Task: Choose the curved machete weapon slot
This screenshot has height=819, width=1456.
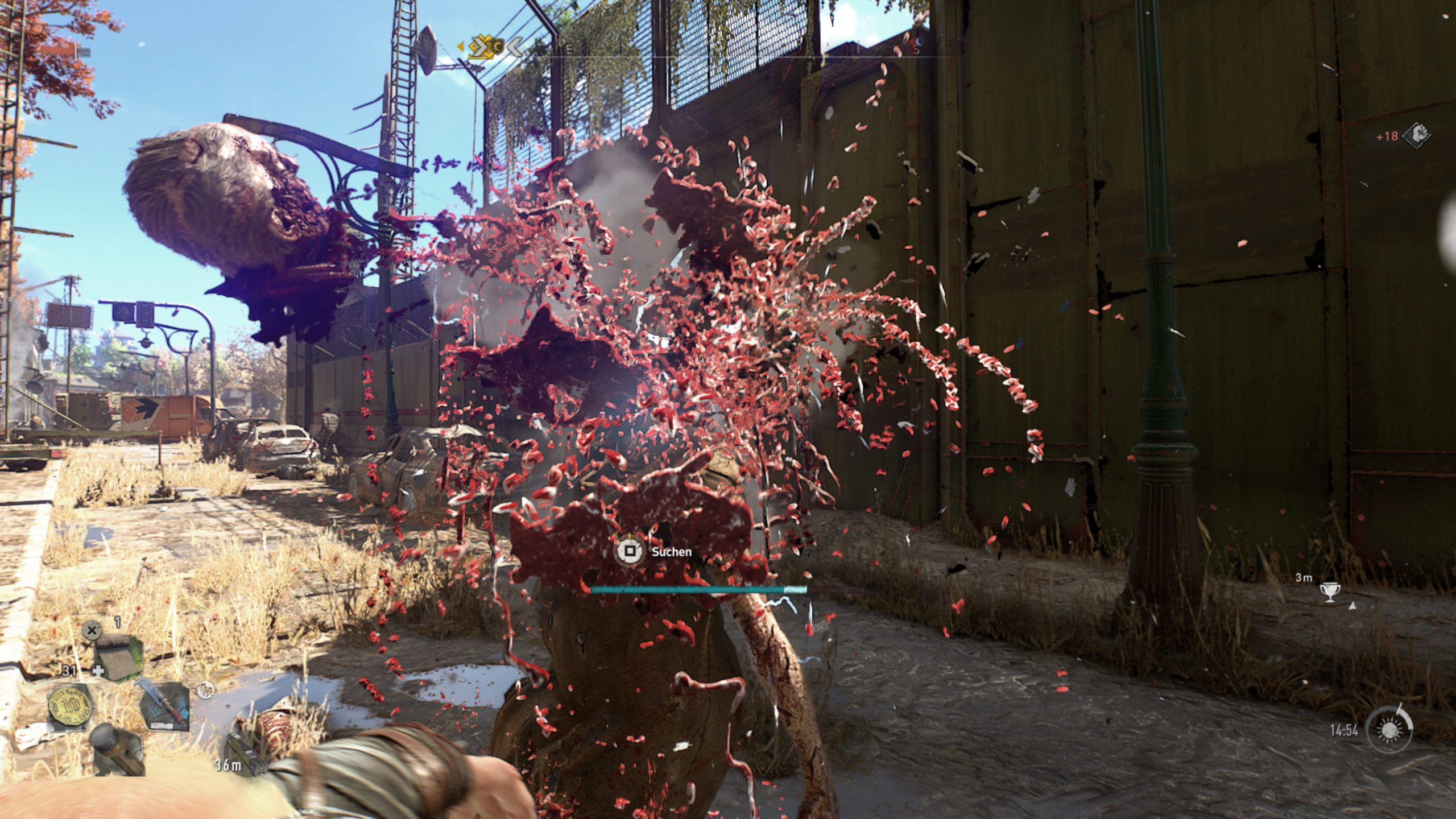Action: point(164,705)
